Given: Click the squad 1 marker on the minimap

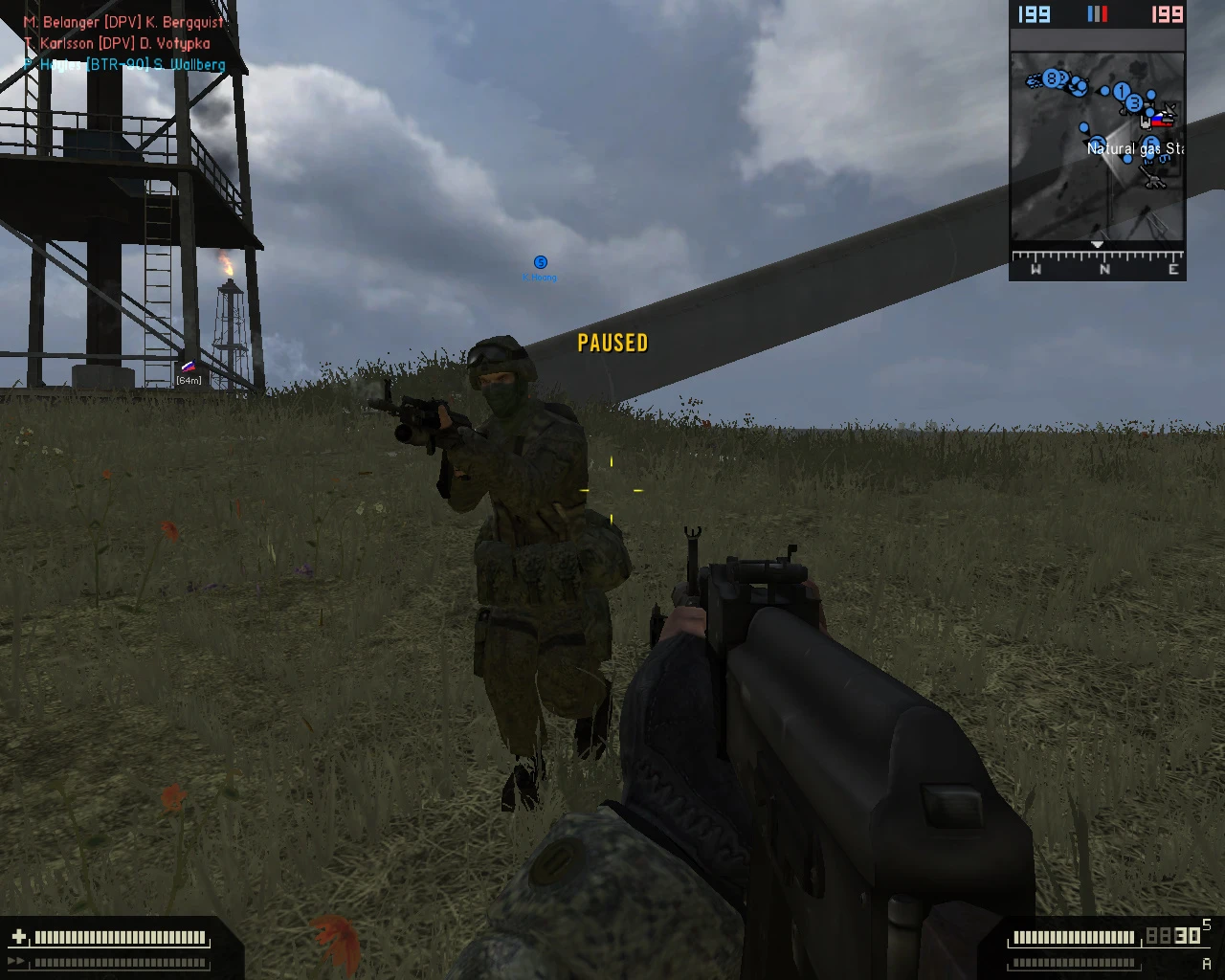Looking at the screenshot, I should click(1122, 91).
